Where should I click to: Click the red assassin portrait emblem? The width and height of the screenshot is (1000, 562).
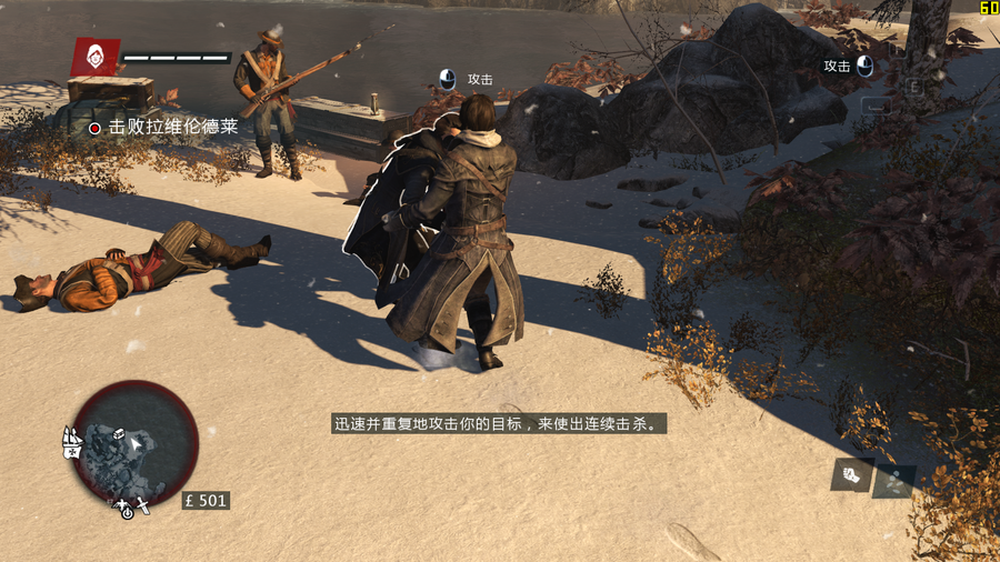point(96,57)
